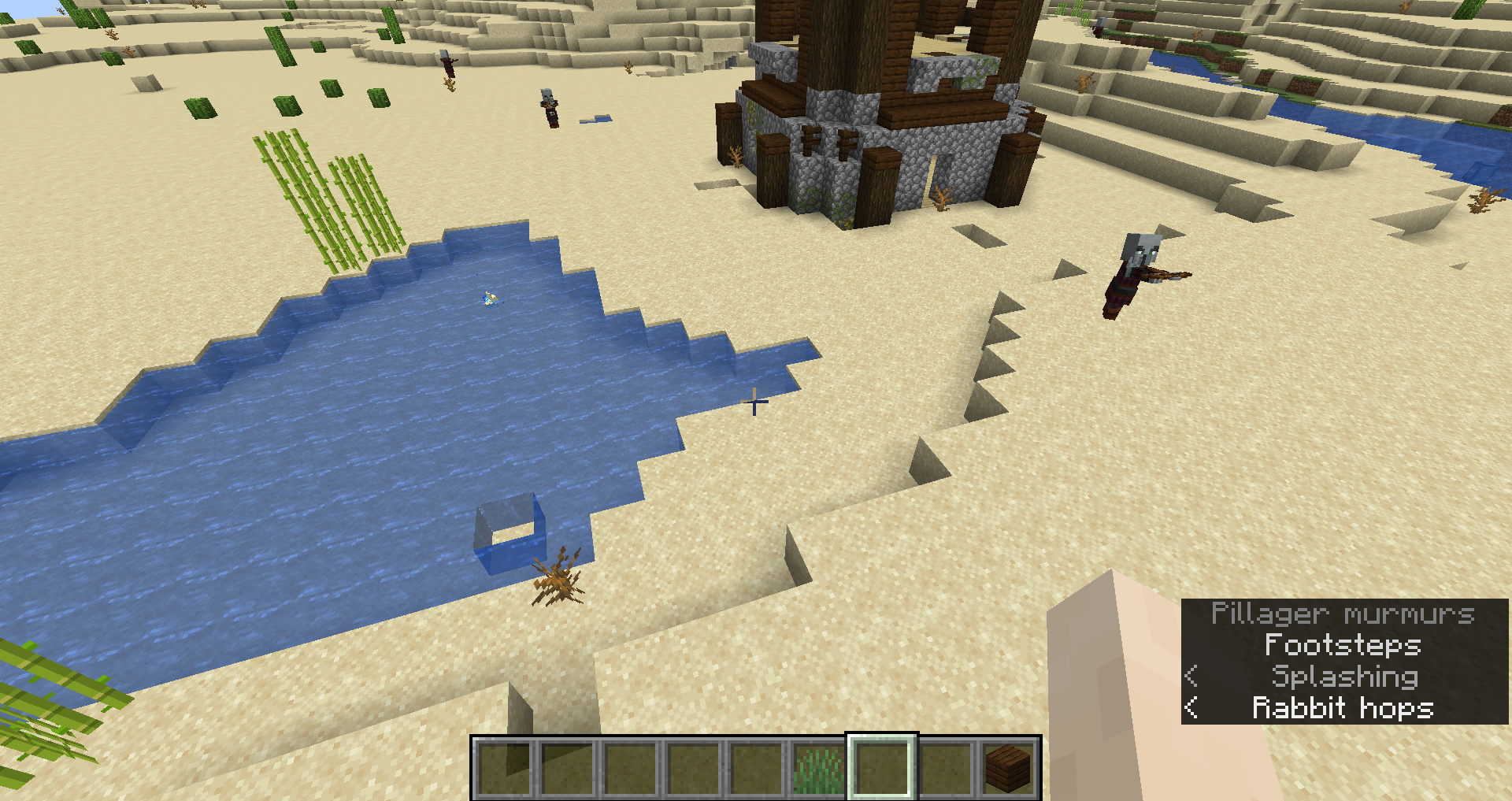
Task: Click the highlighted empty hotbar slot
Action: [882, 768]
